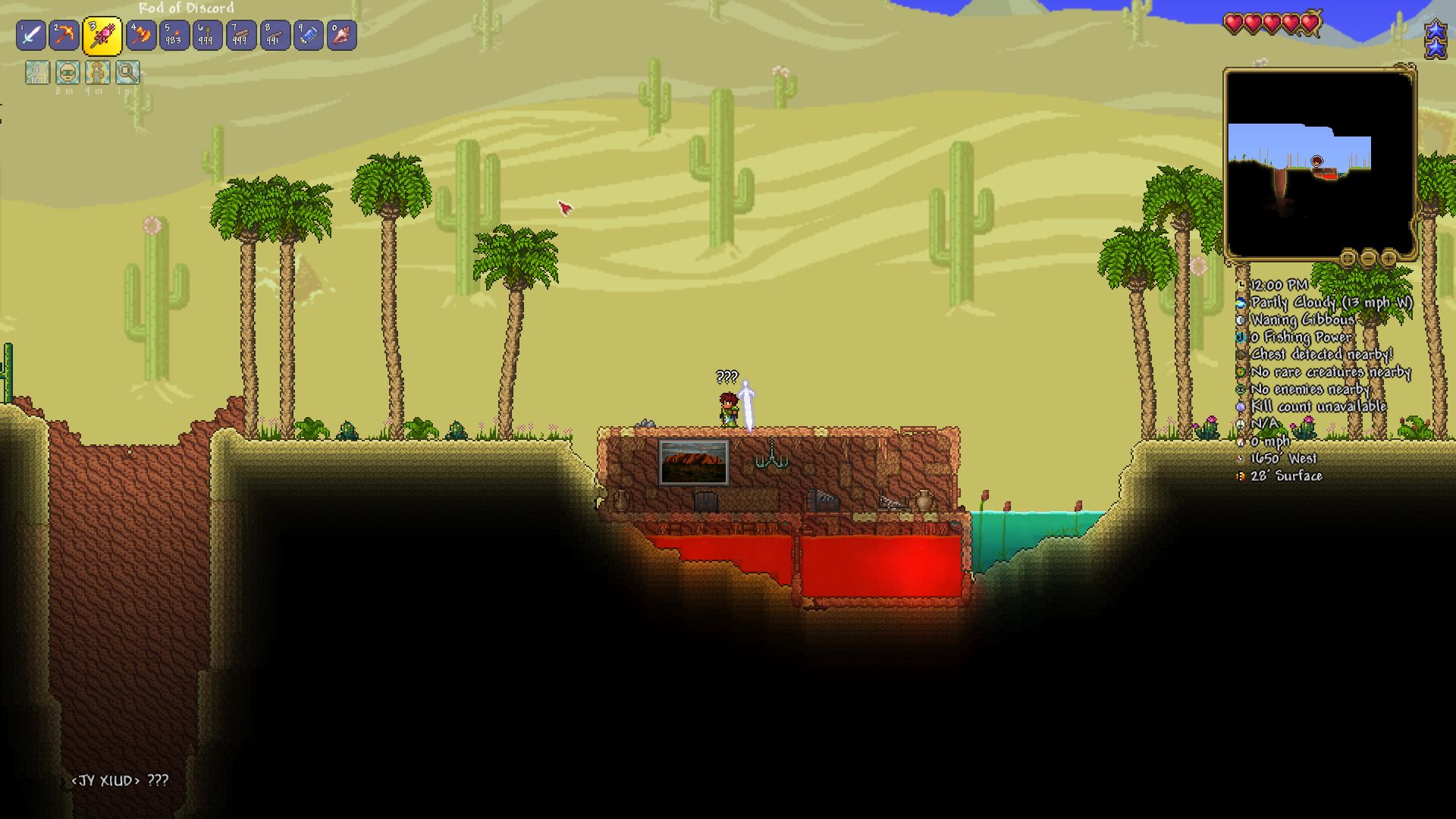Viewport: 1456px width, 819px height.
Task: Click the Waning Gibbous moon phase icon
Action: (x=1241, y=319)
